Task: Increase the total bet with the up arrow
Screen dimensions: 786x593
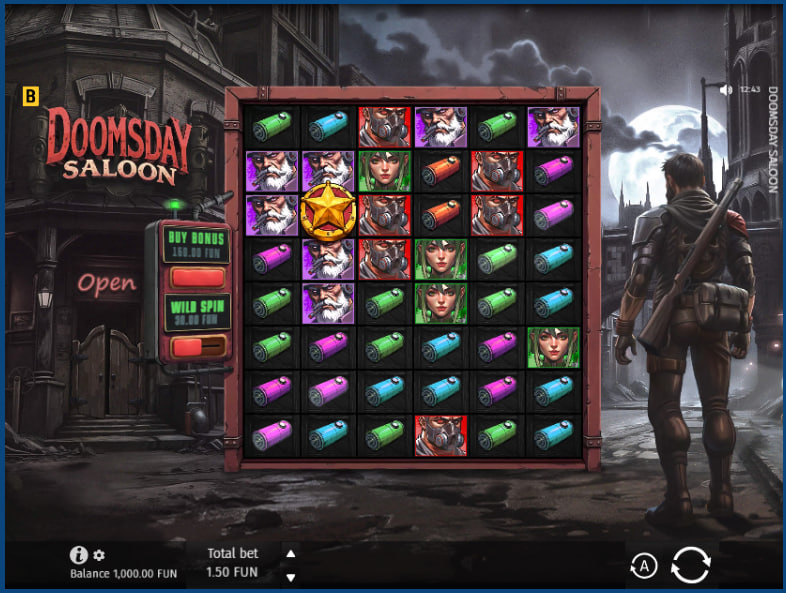Action: 291,553
